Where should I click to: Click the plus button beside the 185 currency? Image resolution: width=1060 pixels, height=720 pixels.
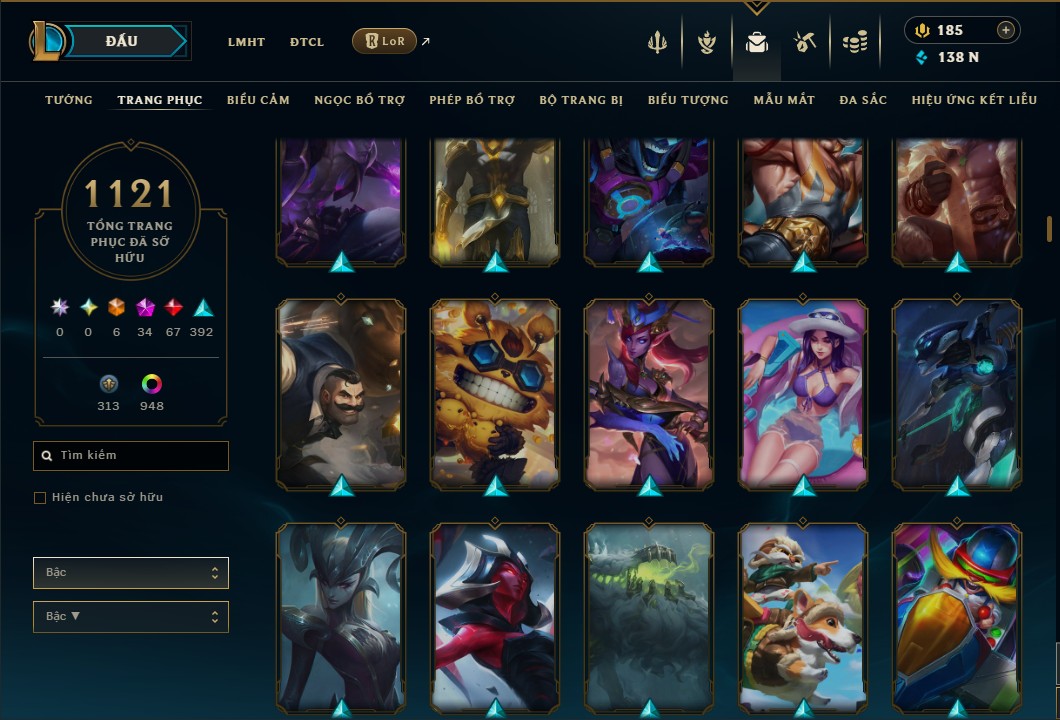(1006, 30)
